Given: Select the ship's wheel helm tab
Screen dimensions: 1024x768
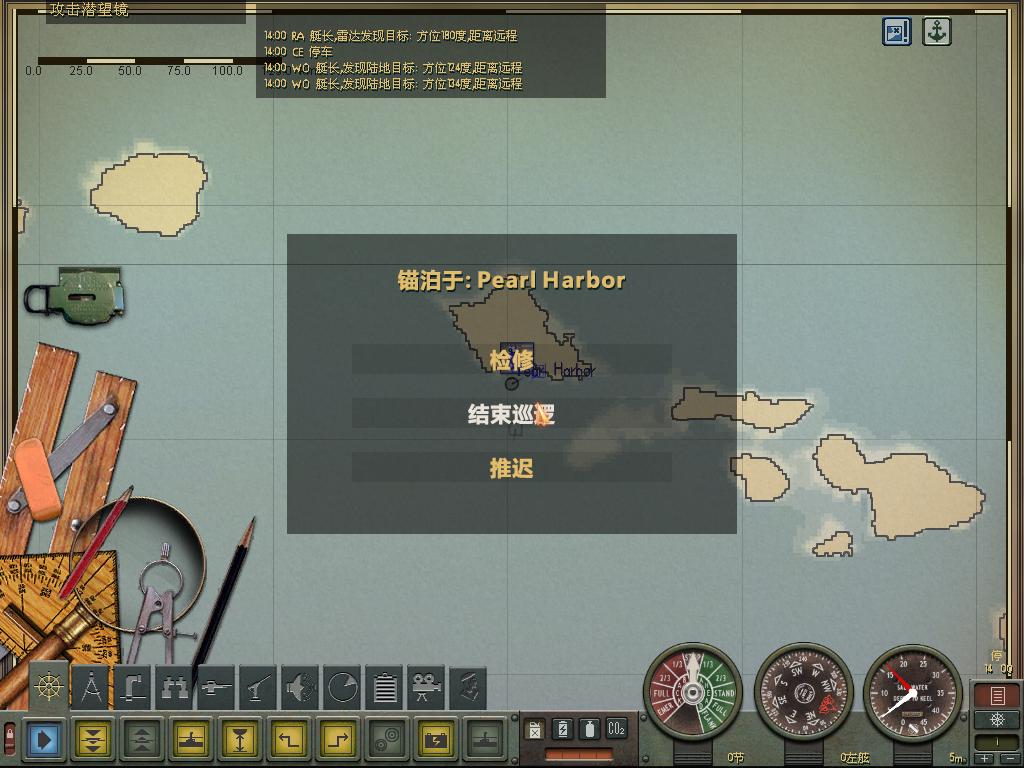Looking at the screenshot, I should [48, 686].
